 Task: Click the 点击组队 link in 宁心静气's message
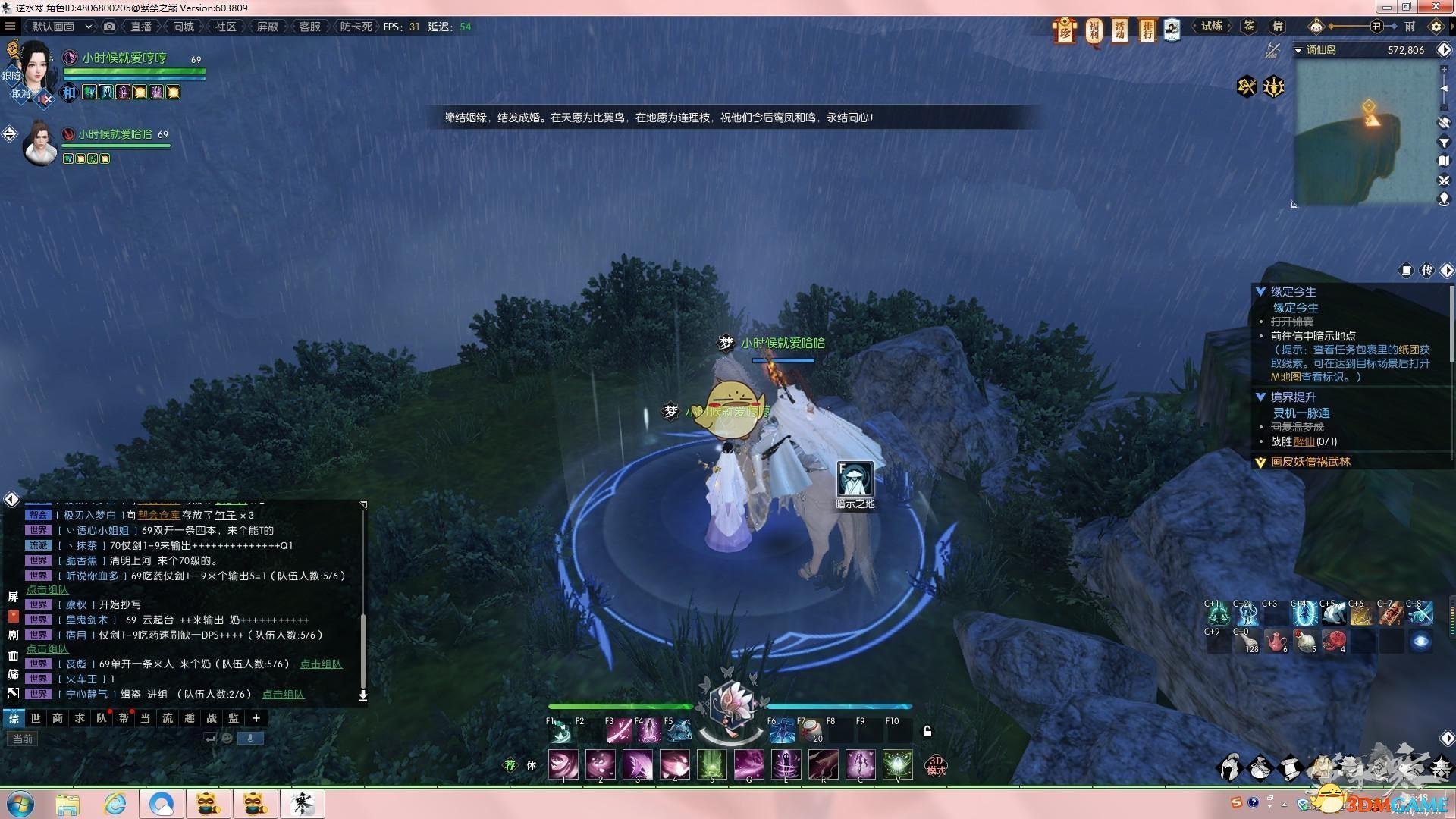[x=283, y=694]
